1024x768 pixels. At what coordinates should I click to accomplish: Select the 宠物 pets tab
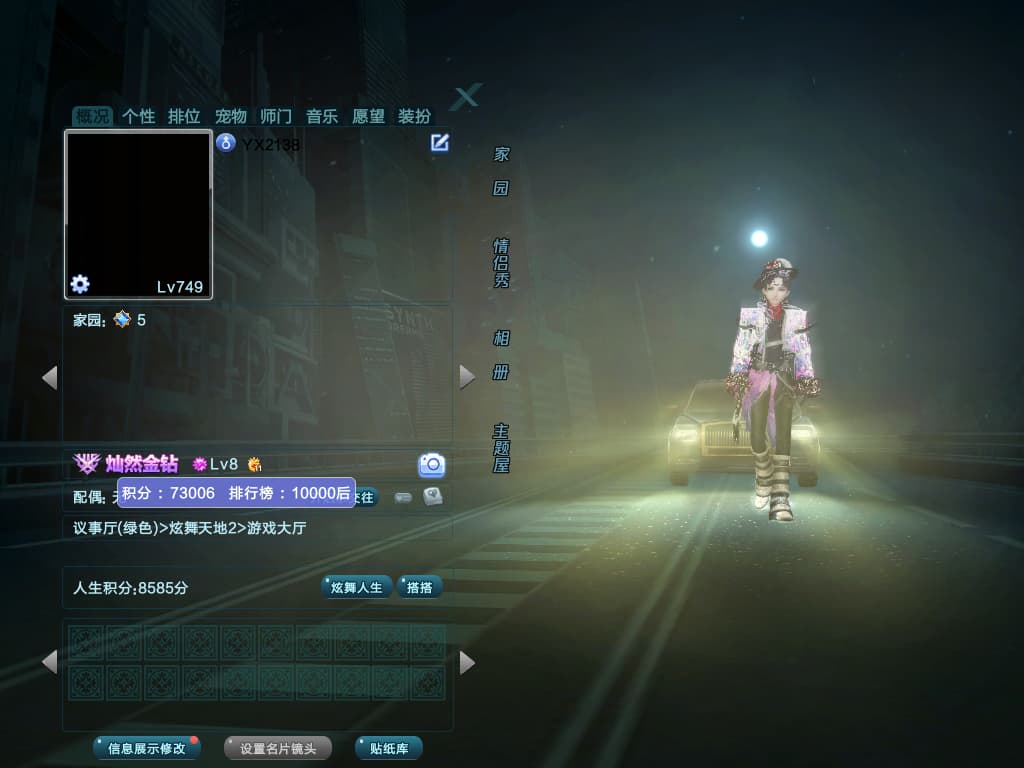(230, 116)
